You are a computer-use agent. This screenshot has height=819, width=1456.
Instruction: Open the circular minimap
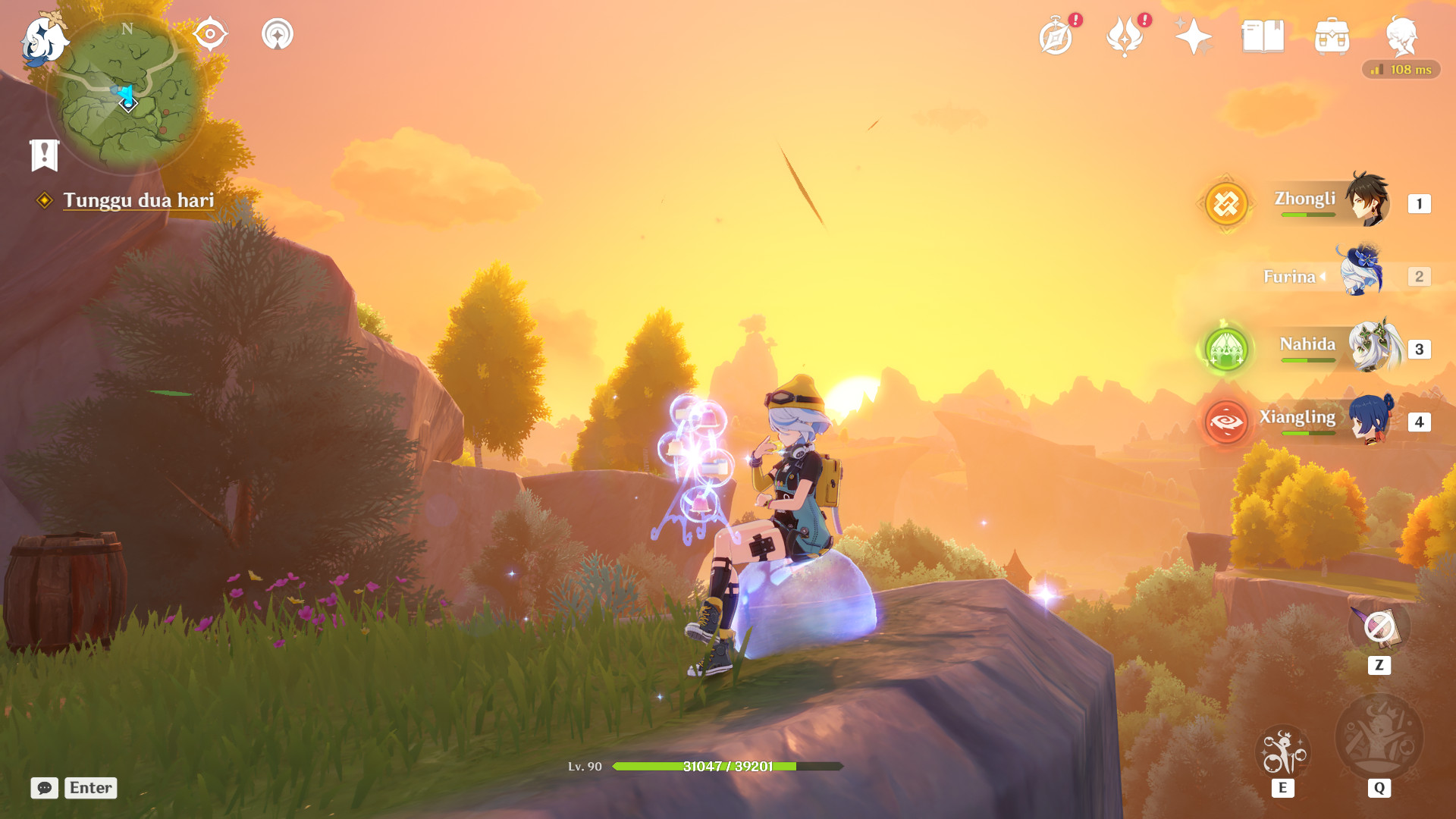click(127, 93)
